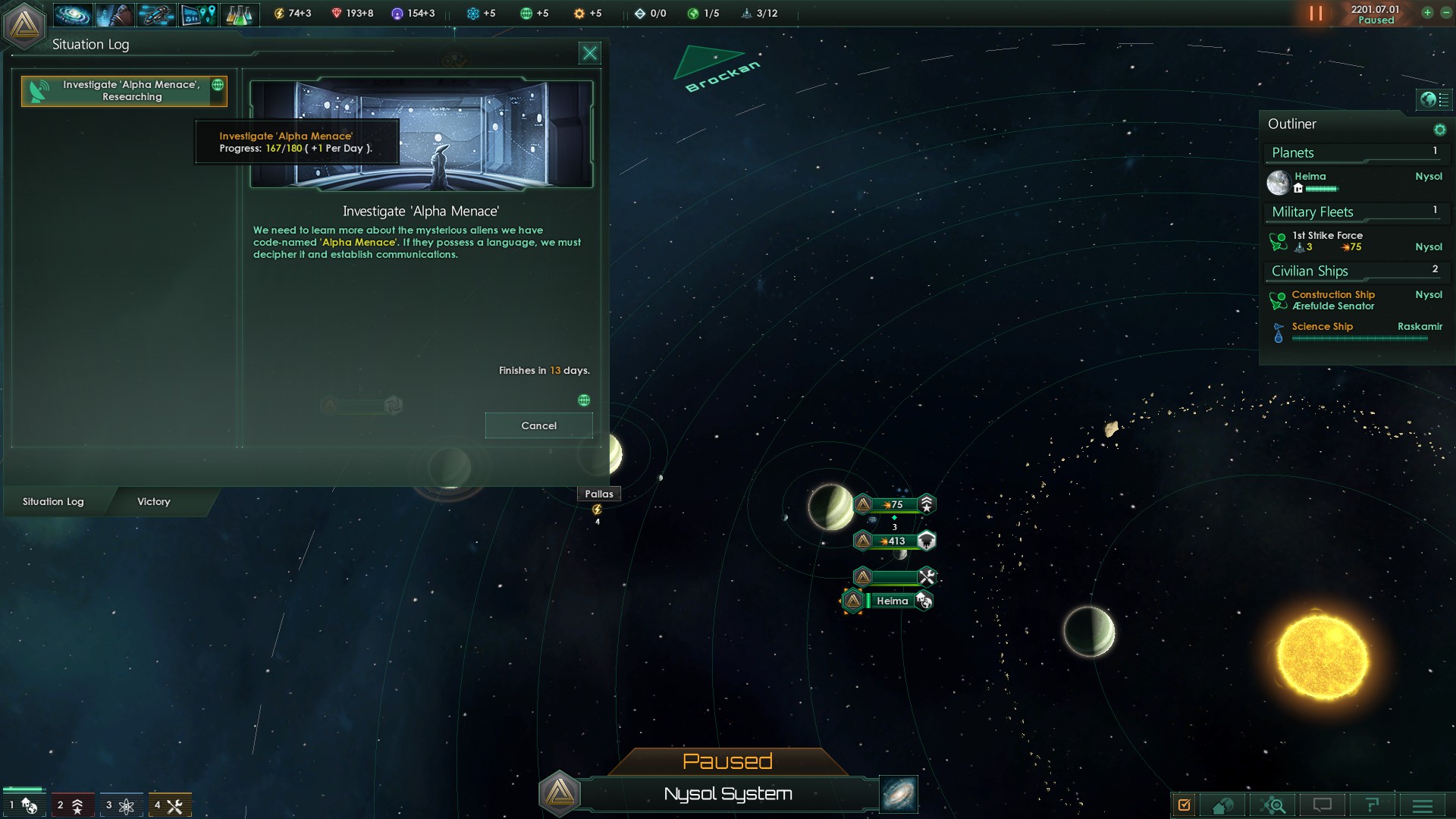1456x819 pixels.
Task: Open Outliner settings gear
Action: click(1439, 130)
